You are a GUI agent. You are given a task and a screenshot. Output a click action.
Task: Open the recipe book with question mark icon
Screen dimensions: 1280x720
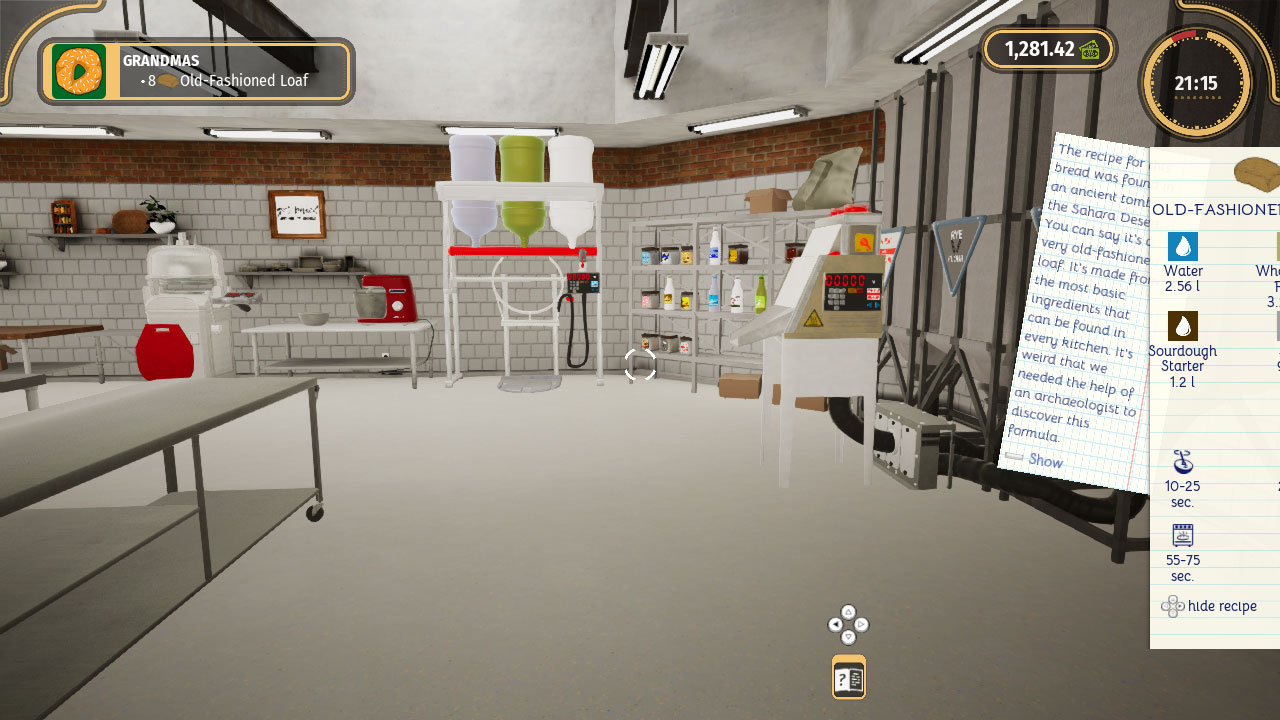point(848,676)
